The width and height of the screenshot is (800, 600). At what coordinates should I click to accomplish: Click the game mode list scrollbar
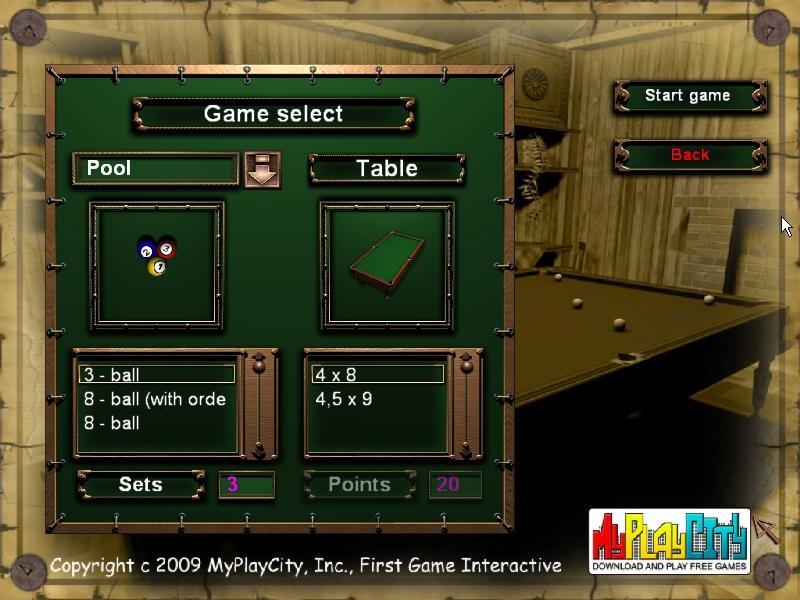click(261, 403)
